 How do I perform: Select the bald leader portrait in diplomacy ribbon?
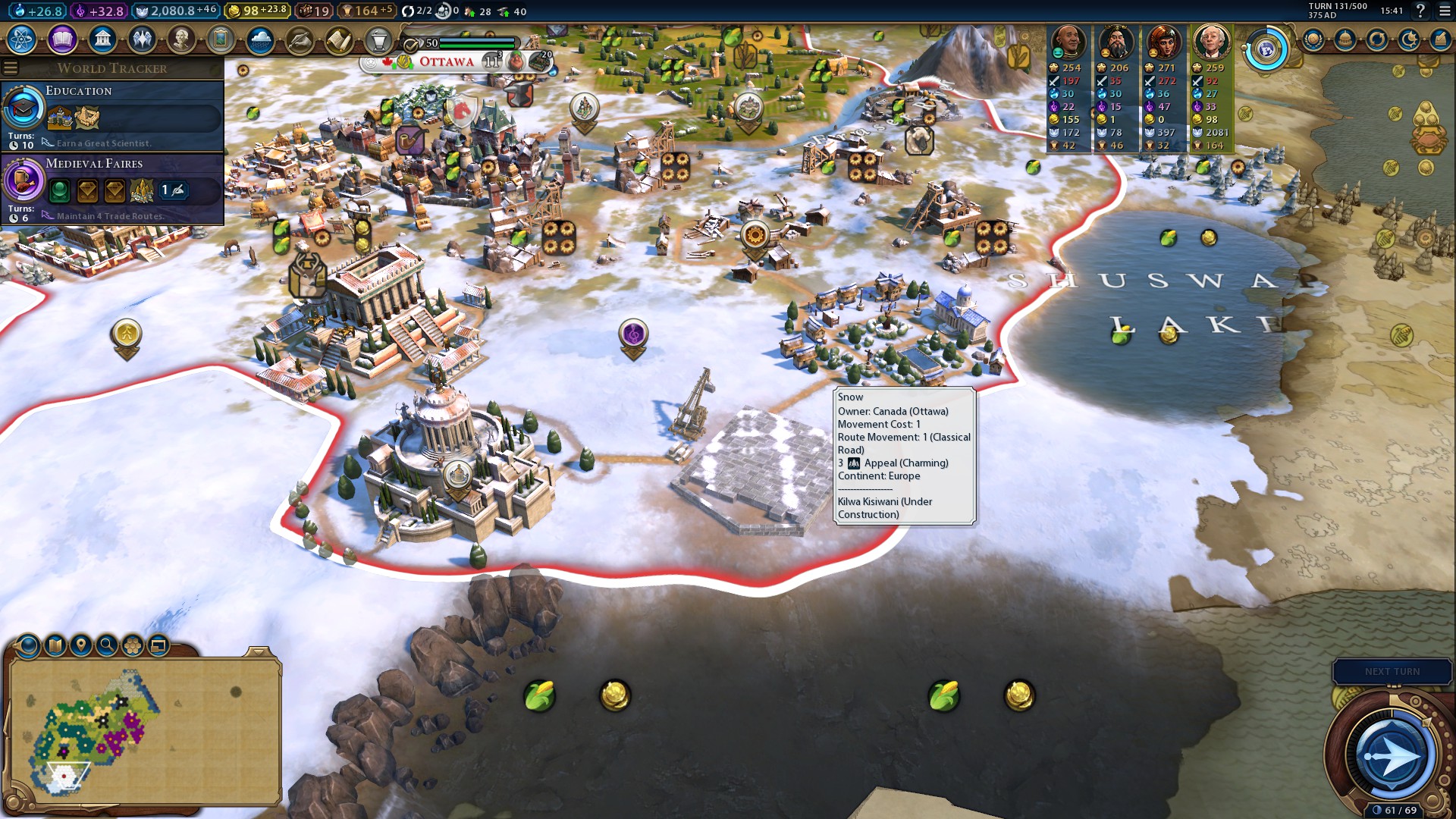(x=1068, y=42)
